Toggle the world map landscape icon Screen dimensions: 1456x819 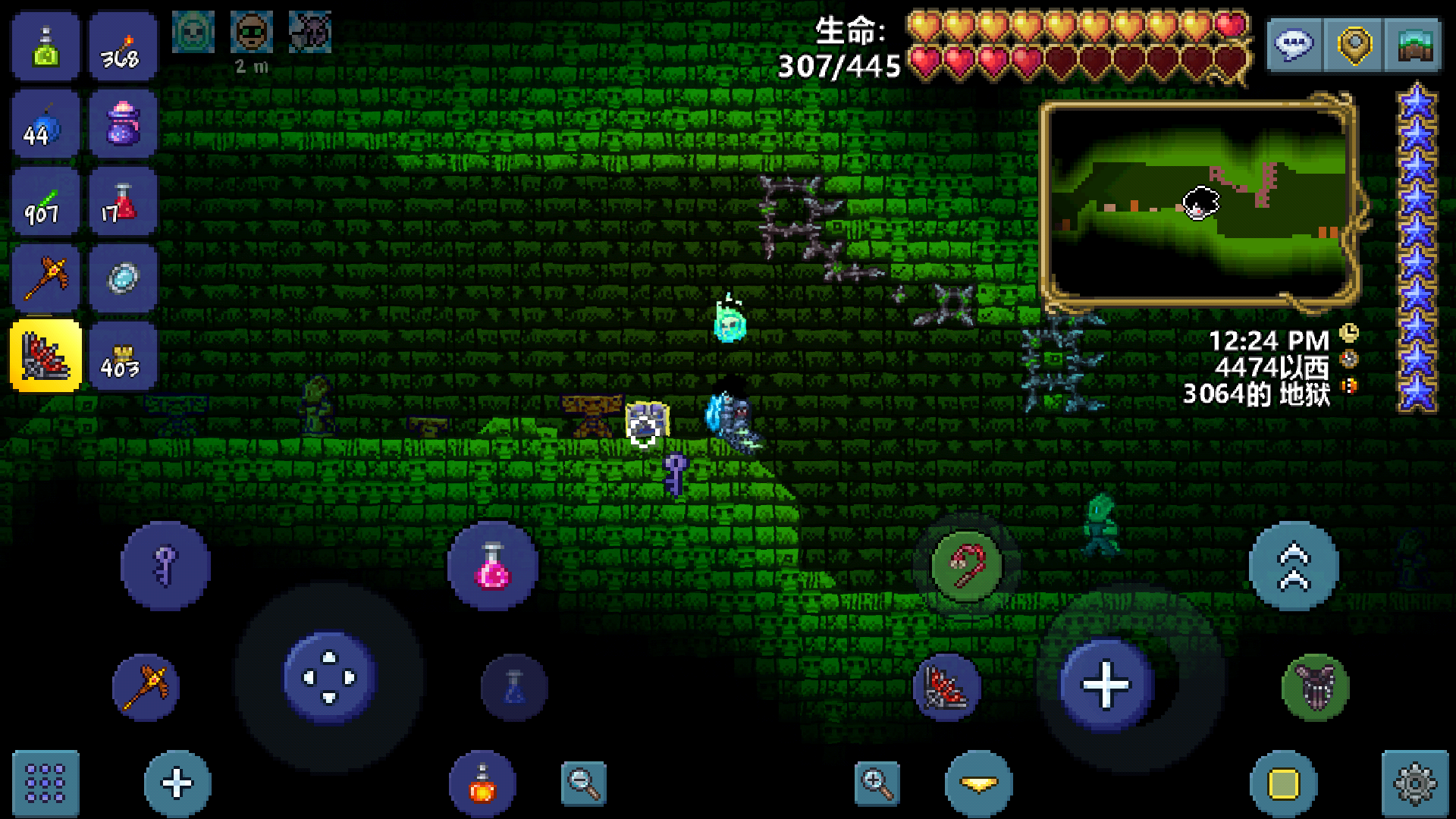pos(1414,45)
